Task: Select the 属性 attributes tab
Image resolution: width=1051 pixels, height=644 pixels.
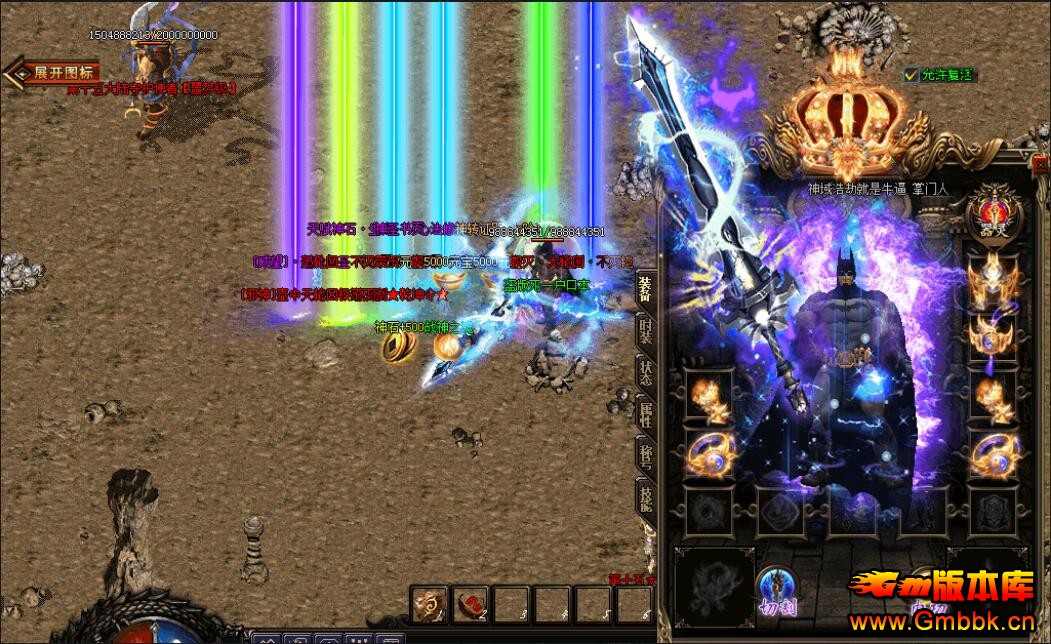Action: pyautogui.click(x=646, y=412)
